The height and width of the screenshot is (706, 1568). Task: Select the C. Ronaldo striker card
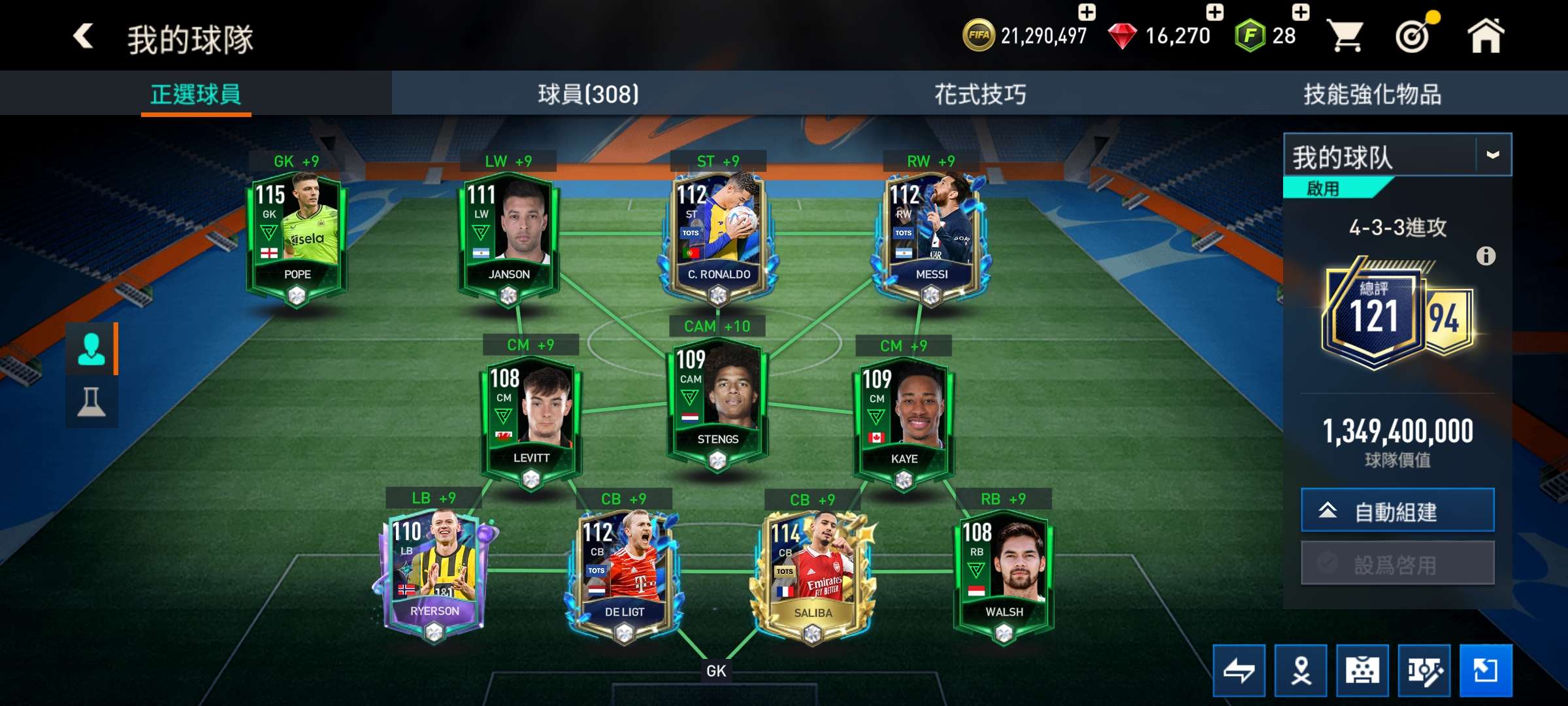[x=718, y=235]
